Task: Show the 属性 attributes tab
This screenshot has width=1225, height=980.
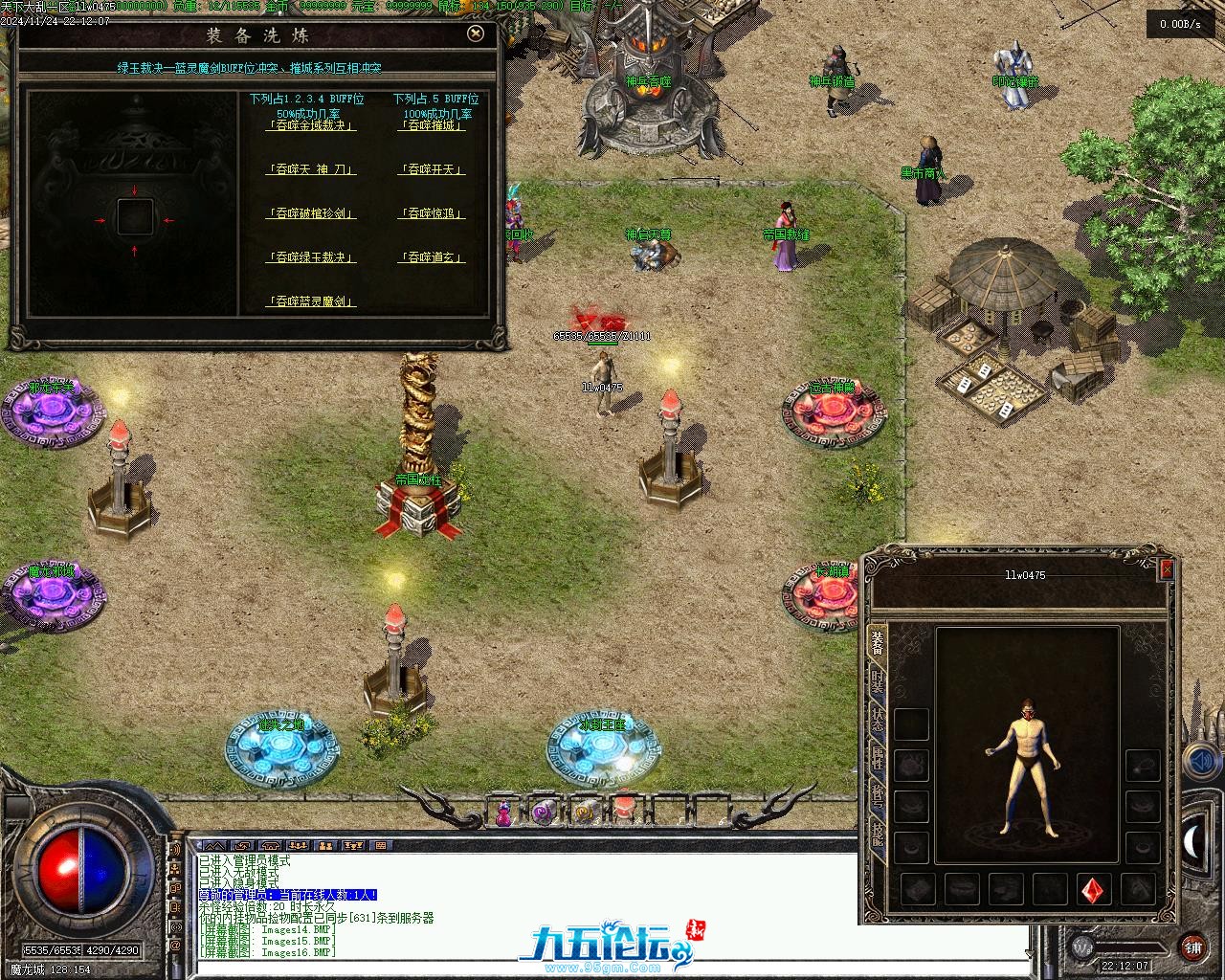Action: [x=877, y=760]
